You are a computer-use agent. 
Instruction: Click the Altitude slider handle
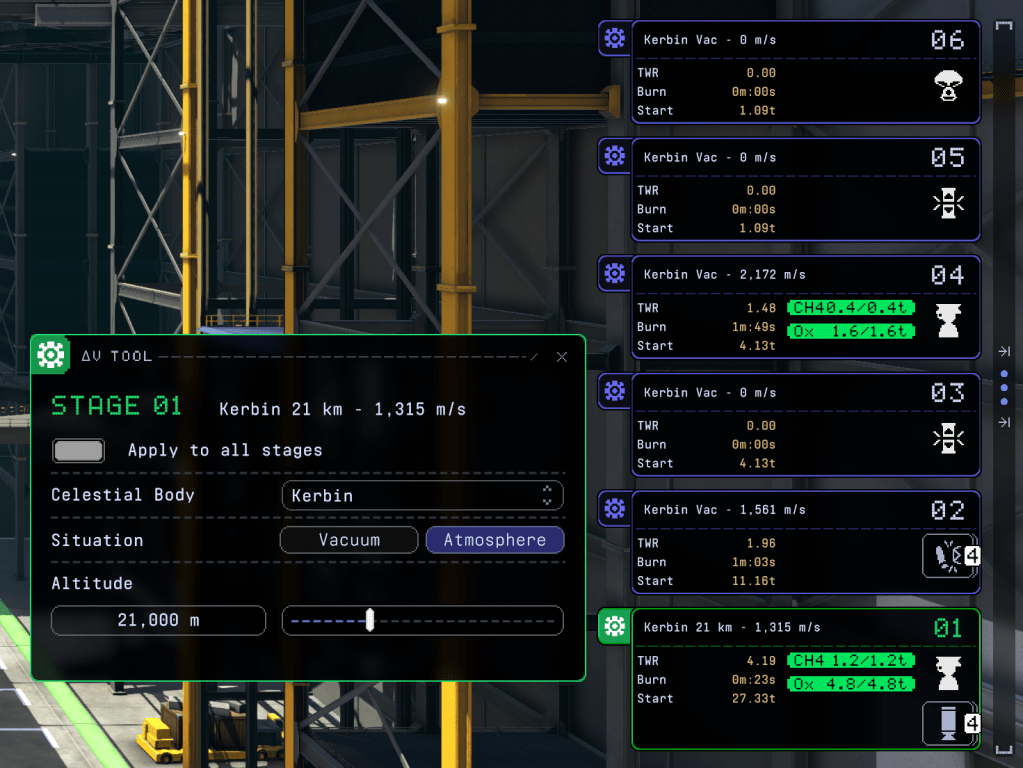(370, 620)
